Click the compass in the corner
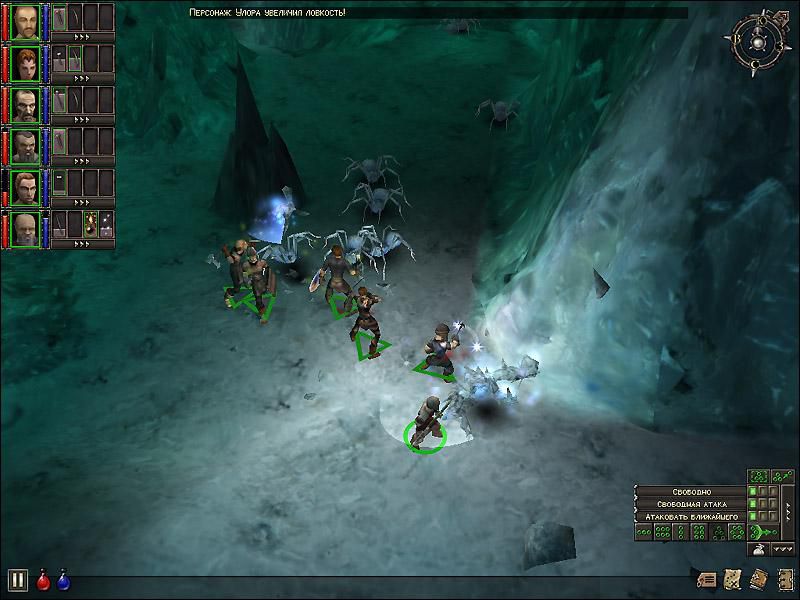The image size is (800, 600). pyautogui.click(x=759, y=41)
